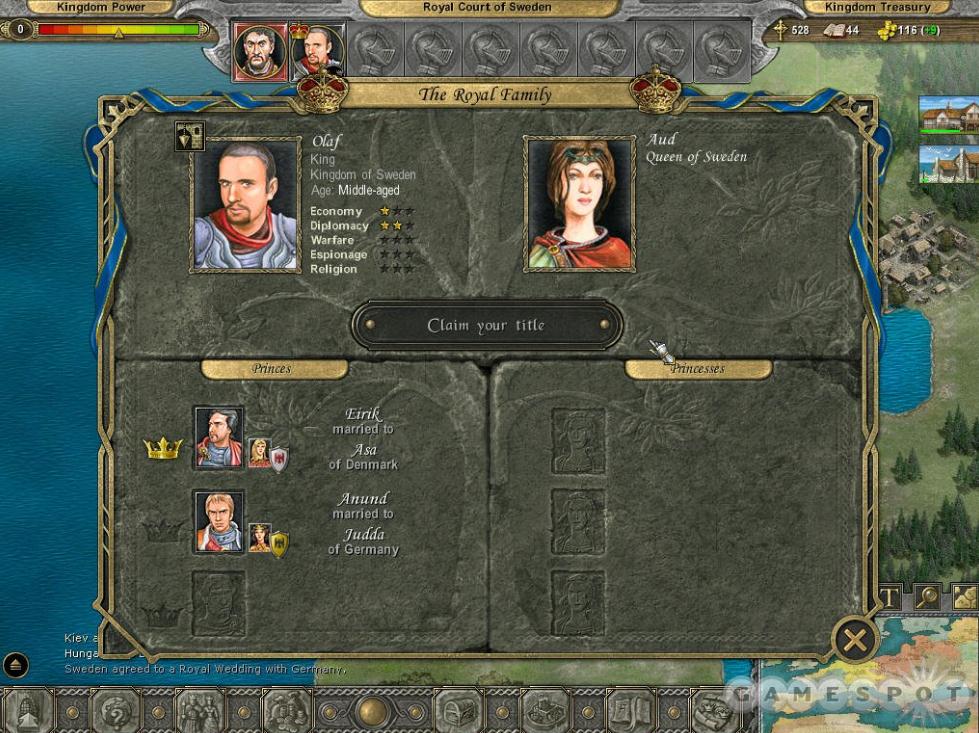Viewport: 979px width, 733px height.
Task: Close the Royal Family panel
Action: [x=854, y=640]
